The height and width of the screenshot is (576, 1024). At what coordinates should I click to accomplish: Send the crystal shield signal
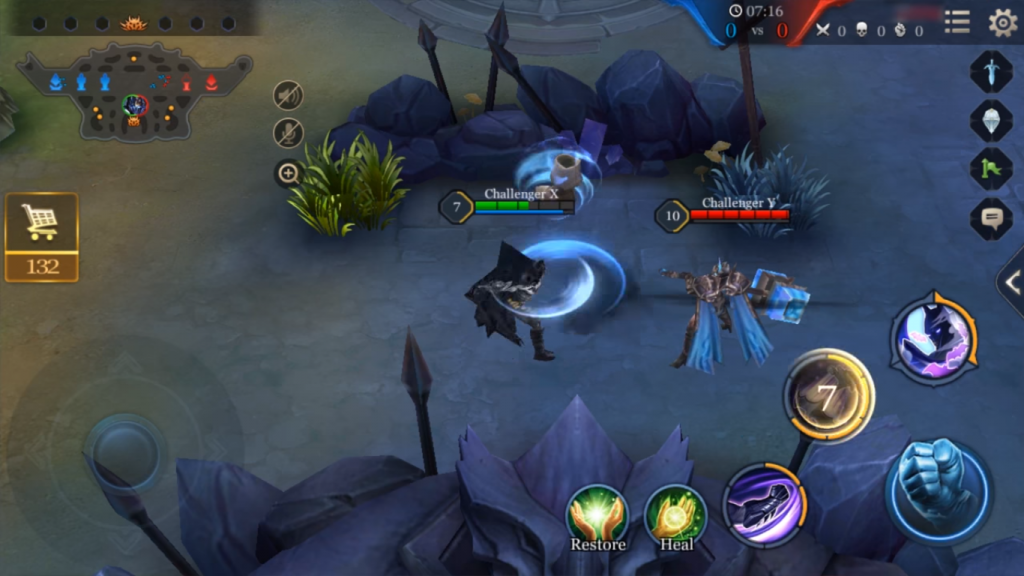[990, 120]
